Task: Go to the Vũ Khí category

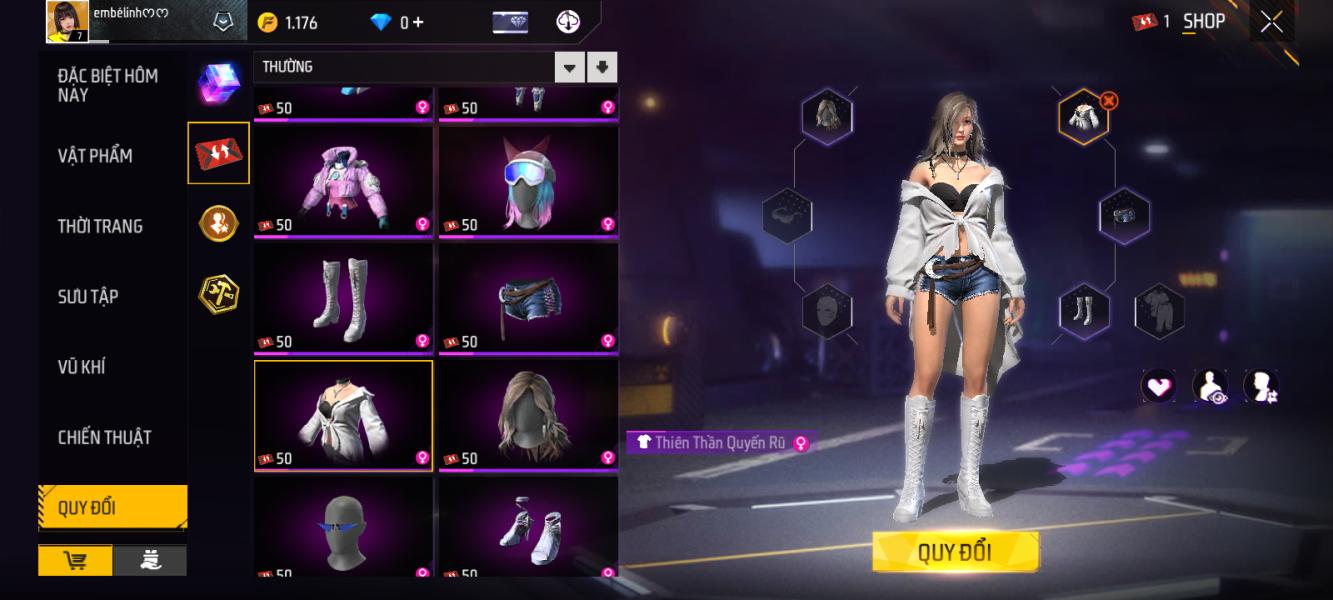Action: click(x=81, y=367)
